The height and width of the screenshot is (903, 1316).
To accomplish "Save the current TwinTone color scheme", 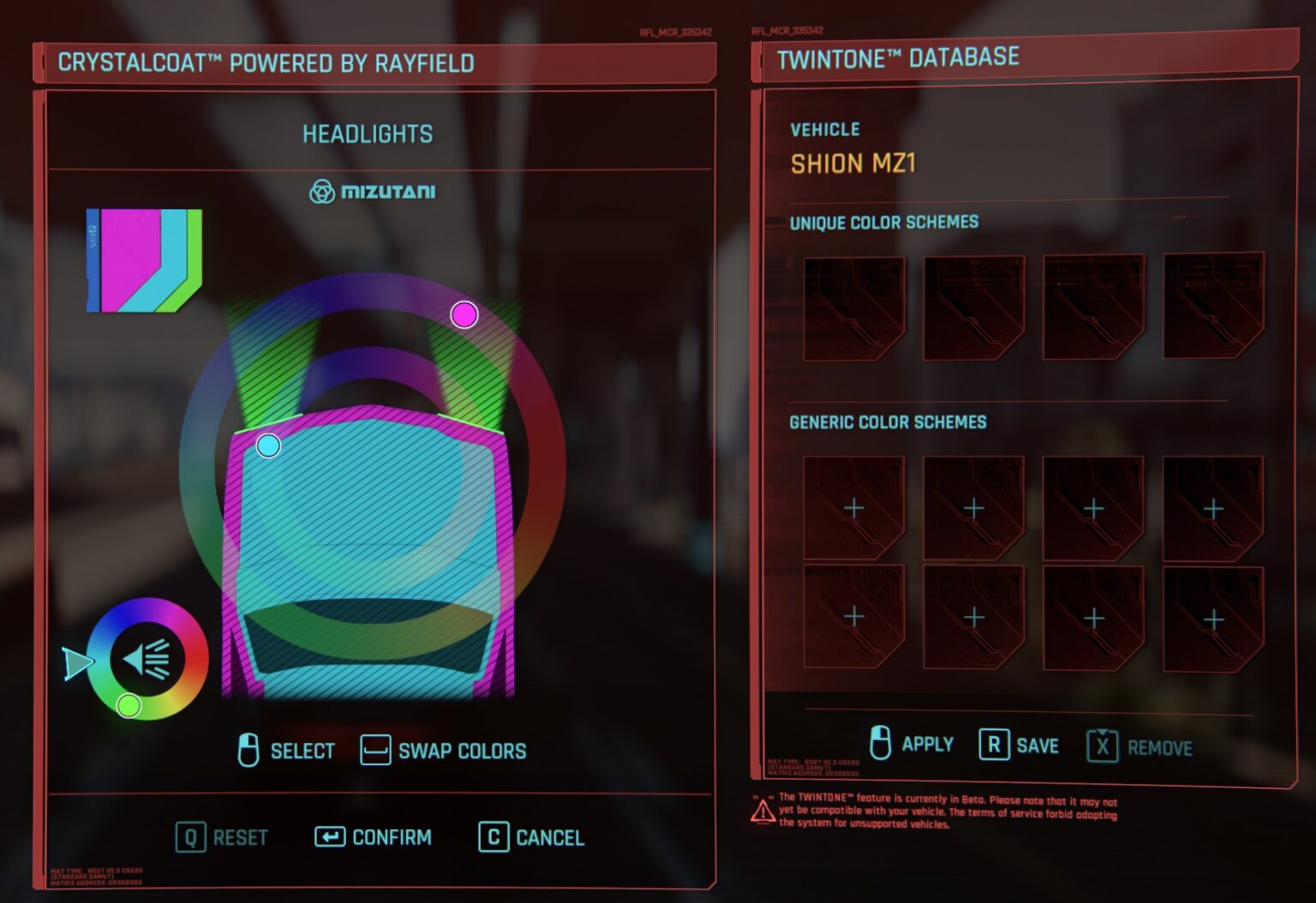I will [1020, 745].
